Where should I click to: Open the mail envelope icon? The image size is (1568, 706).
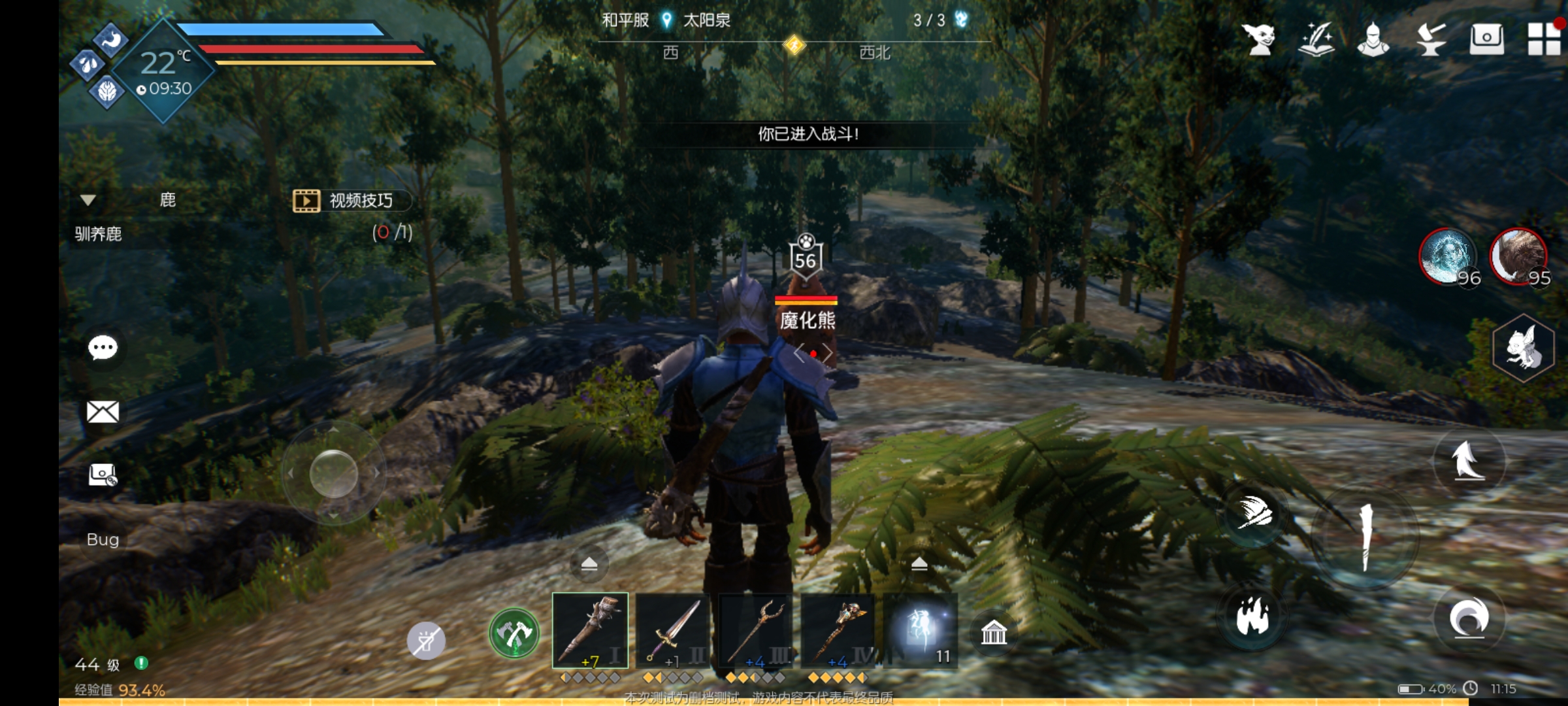pyautogui.click(x=103, y=412)
